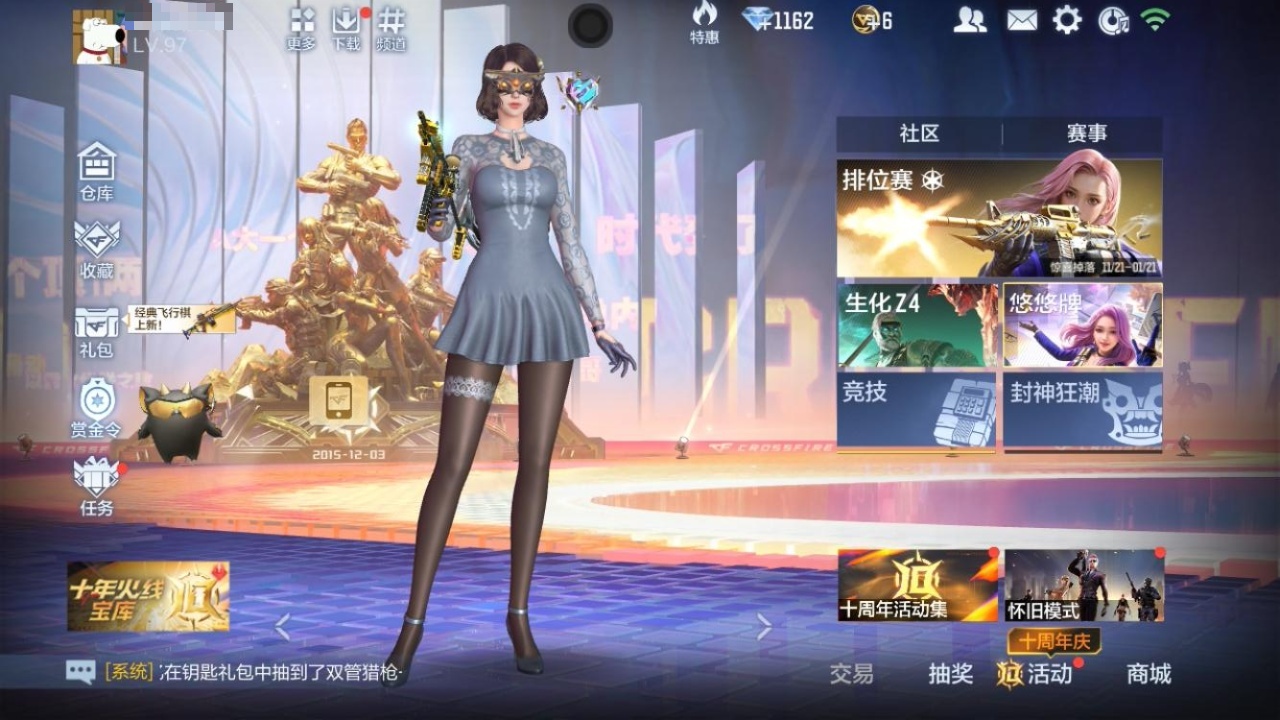This screenshot has width=1280, height=720.
Task: Choose the 竞技 competitive mode tile
Action: pos(917,409)
